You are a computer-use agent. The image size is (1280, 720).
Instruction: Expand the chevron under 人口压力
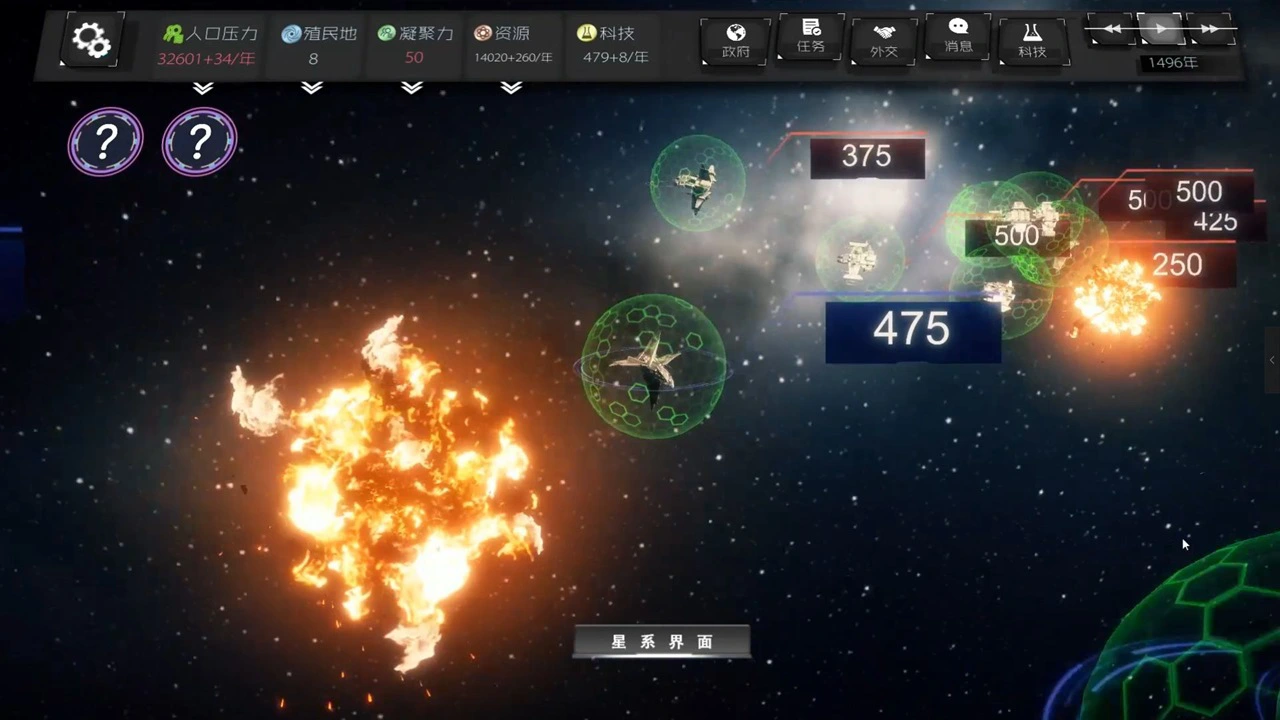[x=203, y=88]
